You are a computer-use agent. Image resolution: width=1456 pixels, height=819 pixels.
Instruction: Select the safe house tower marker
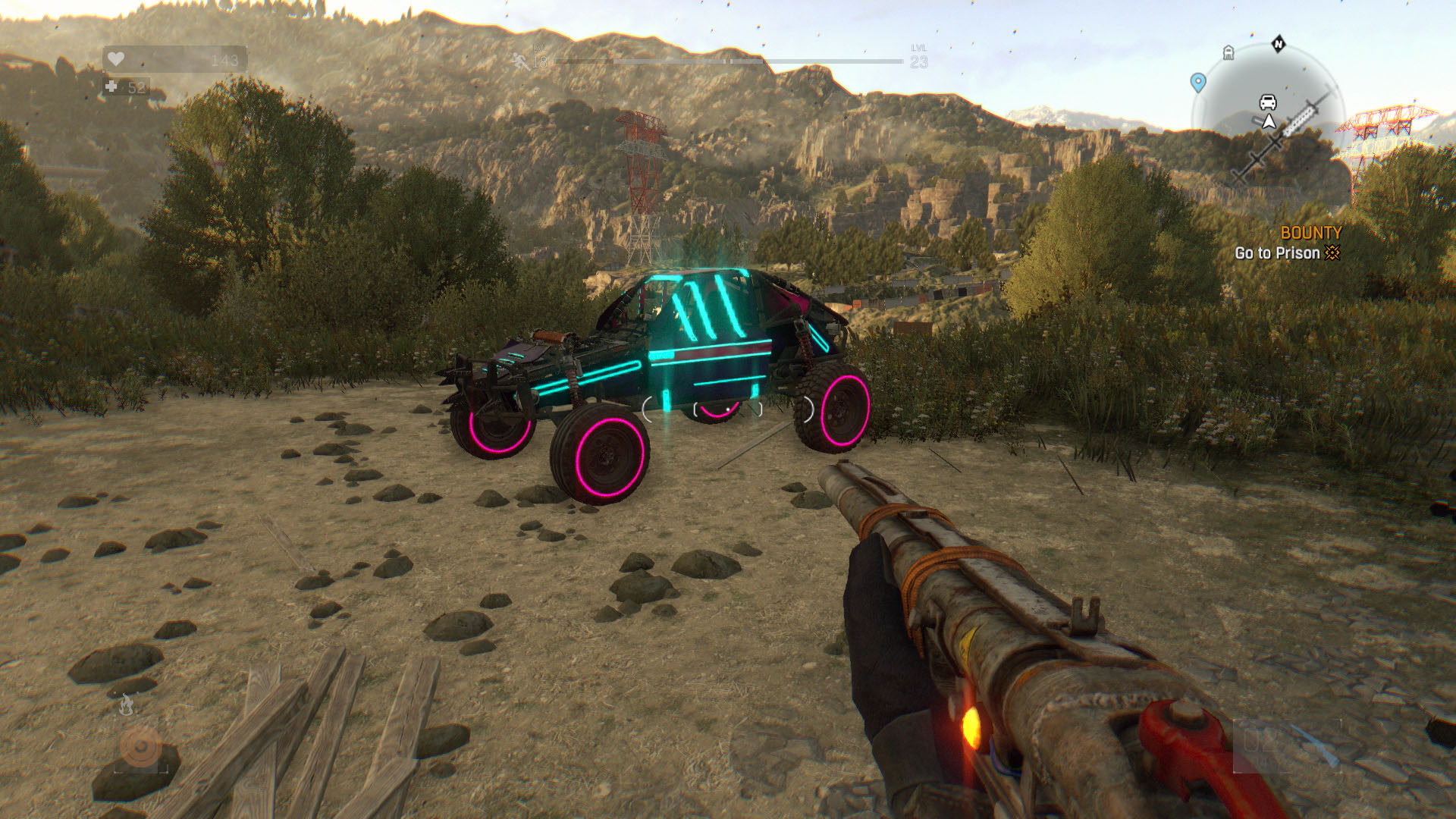click(1228, 52)
